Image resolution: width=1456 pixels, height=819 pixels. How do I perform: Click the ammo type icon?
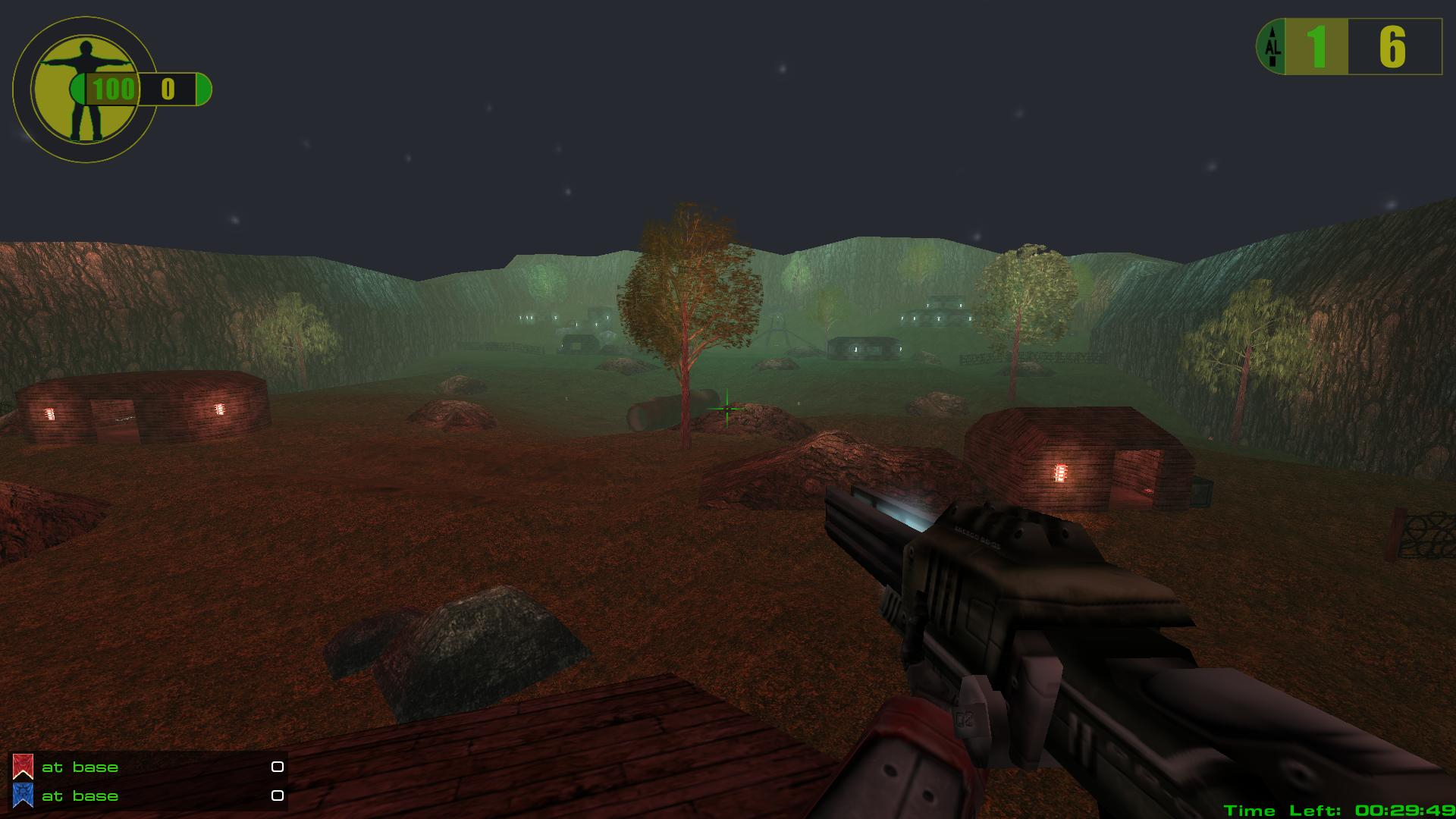tap(1272, 47)
